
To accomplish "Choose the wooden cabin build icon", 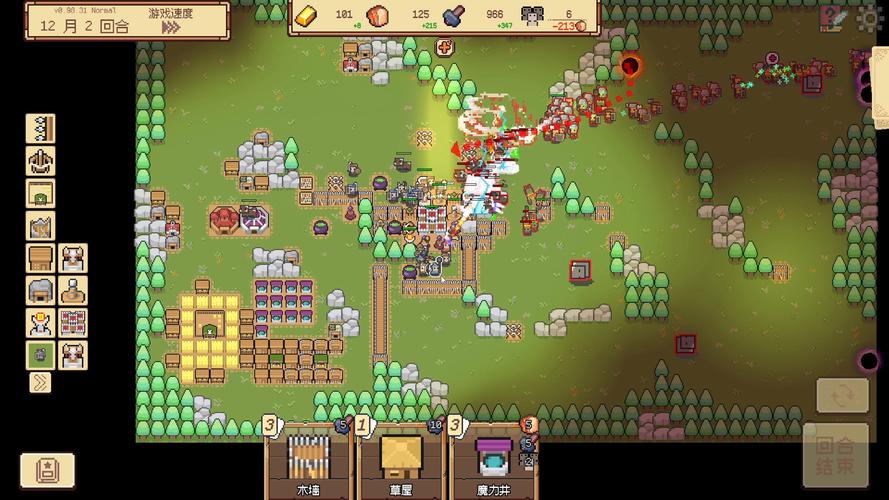I will tap(41, 258).
